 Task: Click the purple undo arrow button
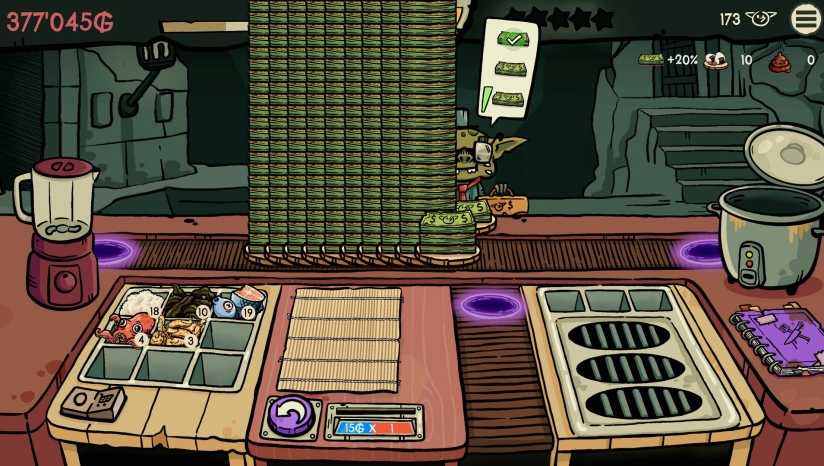pyautogui.click(x=291, y=415)
